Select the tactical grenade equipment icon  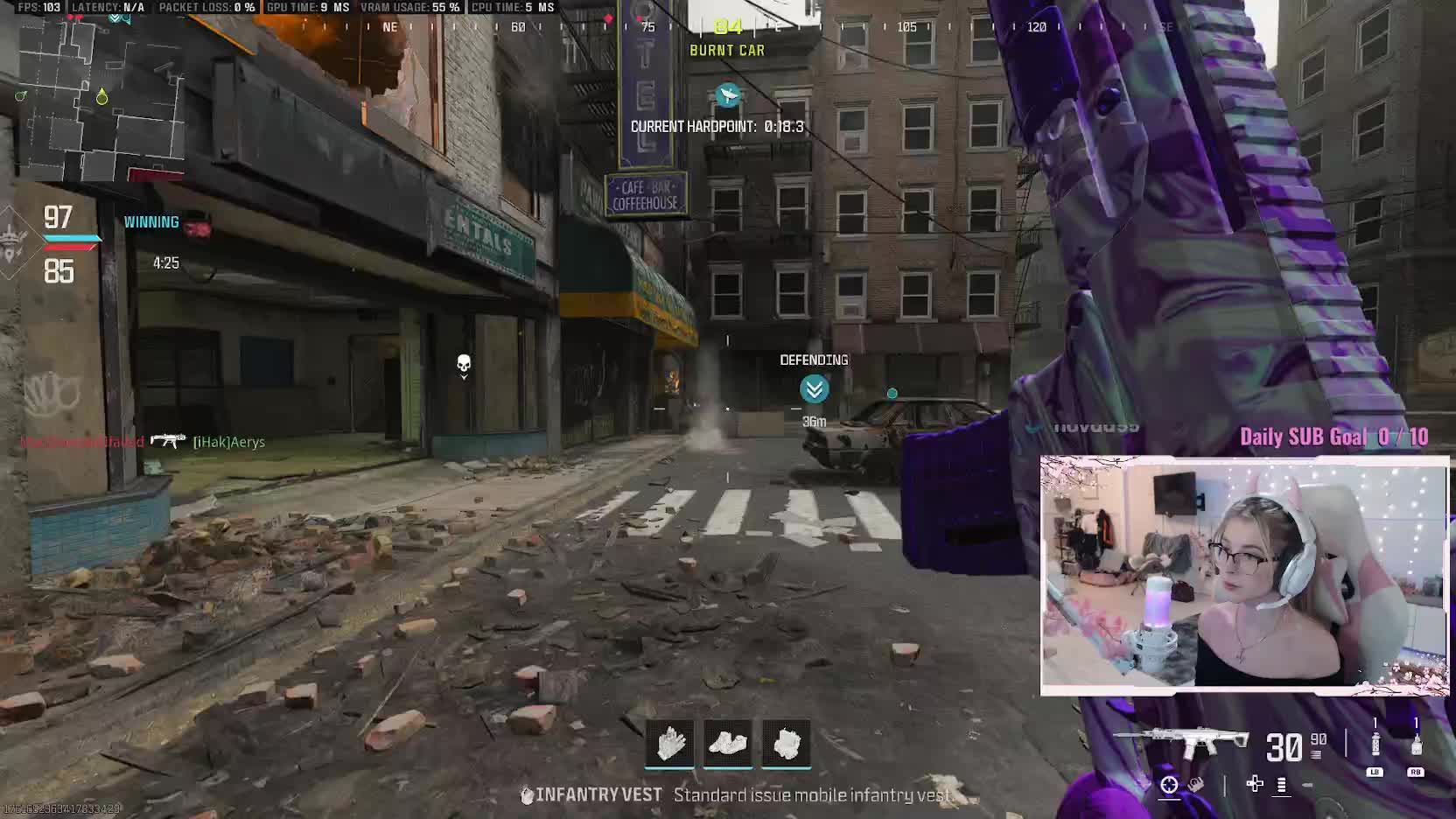[1375, 745]
